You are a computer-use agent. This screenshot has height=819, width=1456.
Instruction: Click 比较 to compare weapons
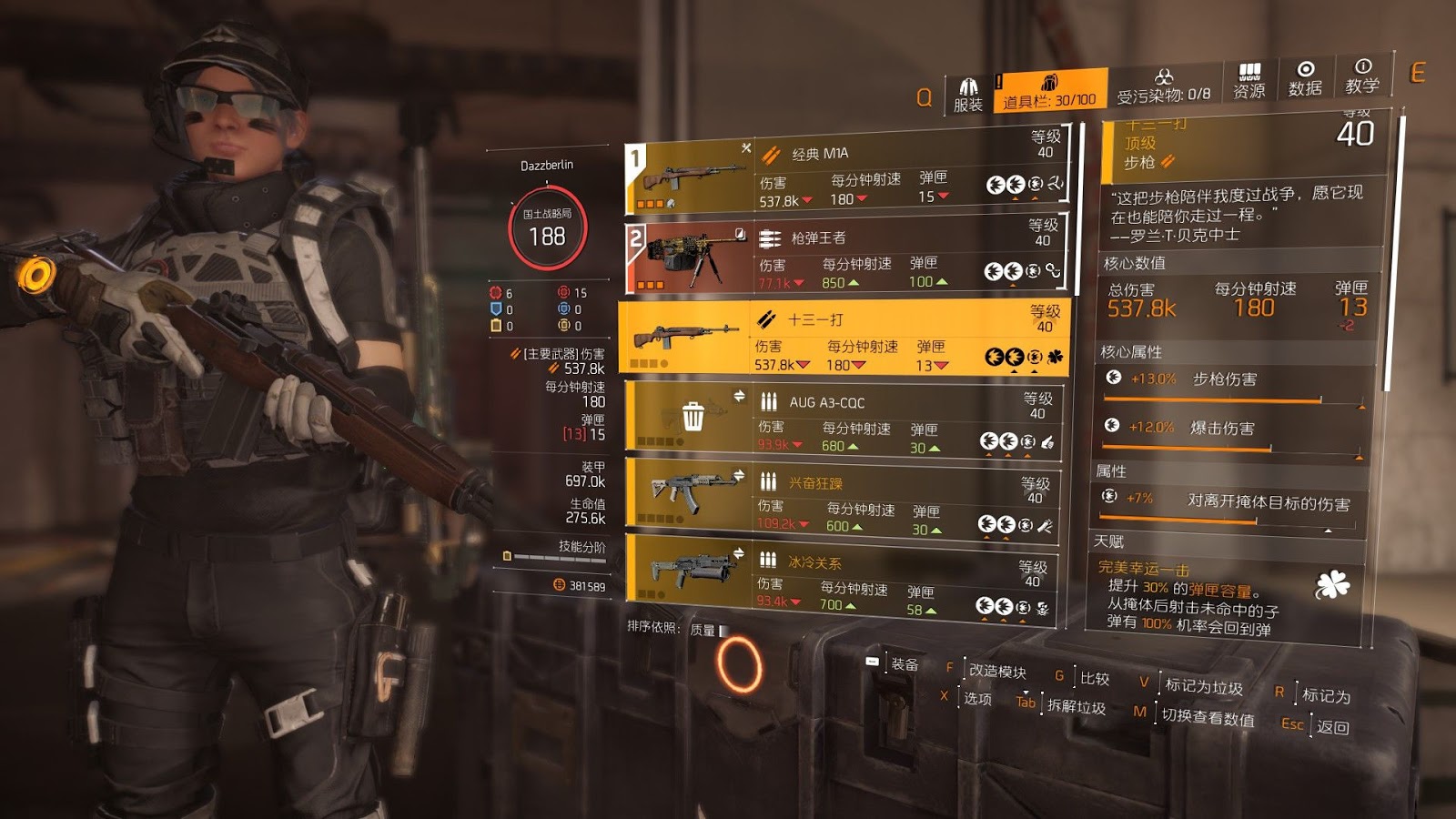[1094, 679]
